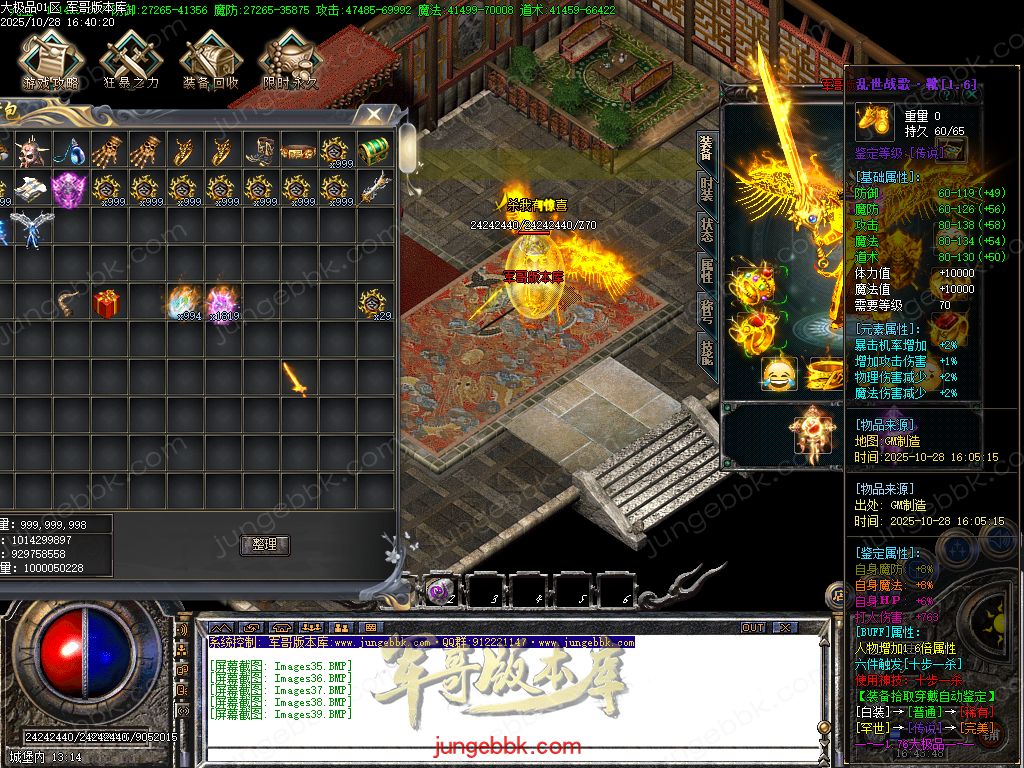Open the 游戏攻略 game guide menu
Screen dimensions: 1024x768
49,59
